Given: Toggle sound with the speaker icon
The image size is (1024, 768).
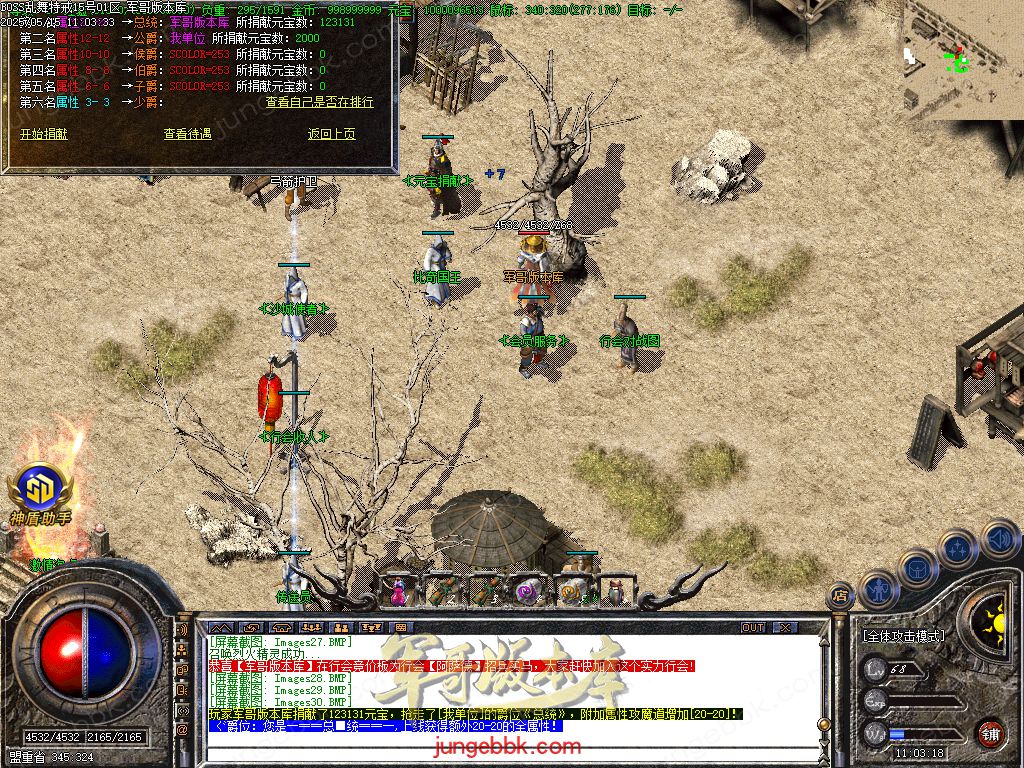Looking at the screenshot, I should coord(999,539).
